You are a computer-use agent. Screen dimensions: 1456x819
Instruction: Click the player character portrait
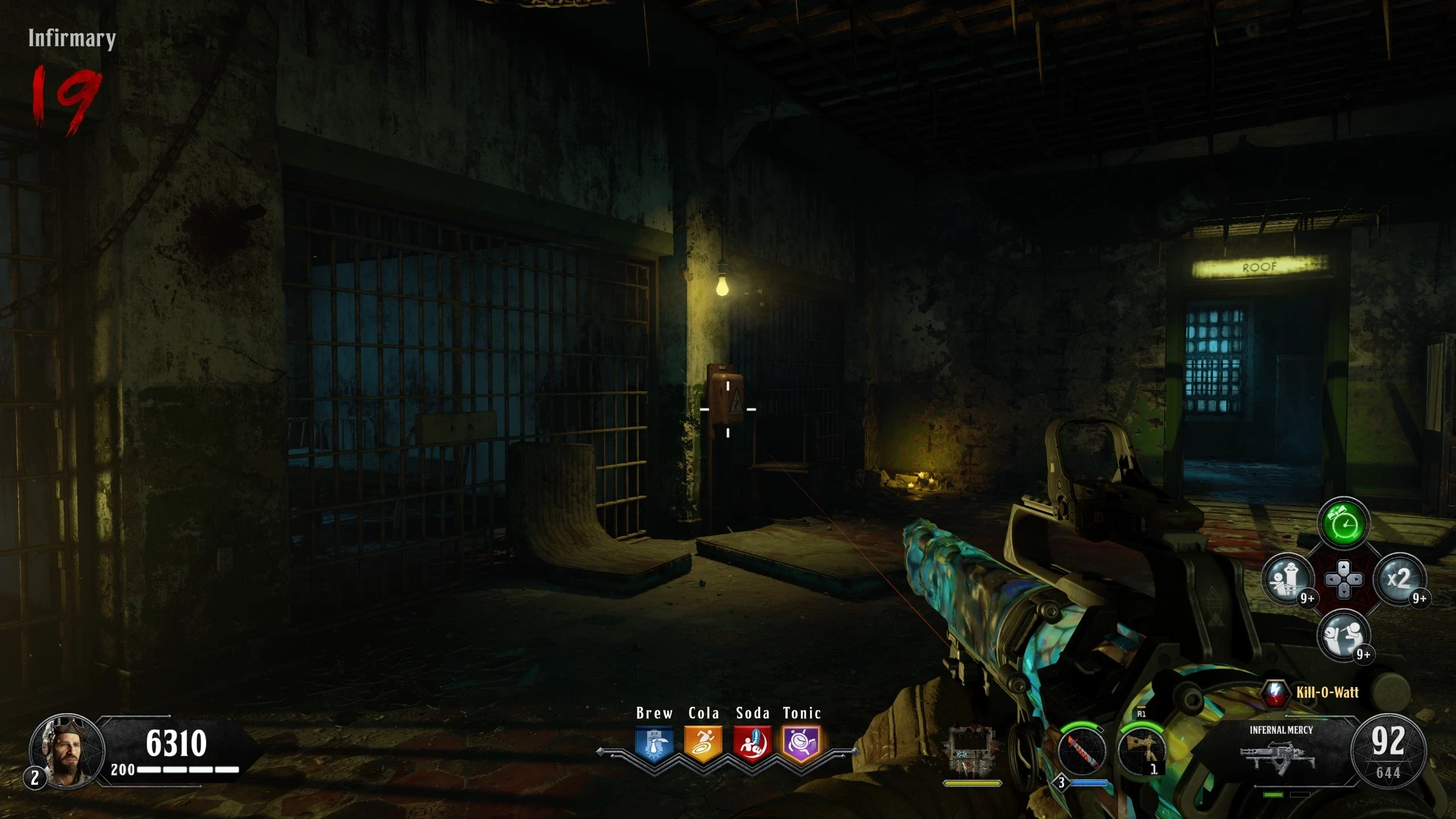[x=67, y=751]
